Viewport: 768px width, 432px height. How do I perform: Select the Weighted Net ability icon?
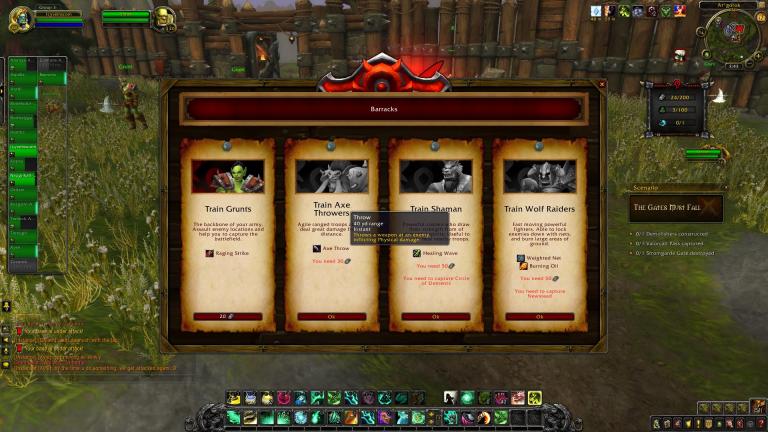[522, 258]
